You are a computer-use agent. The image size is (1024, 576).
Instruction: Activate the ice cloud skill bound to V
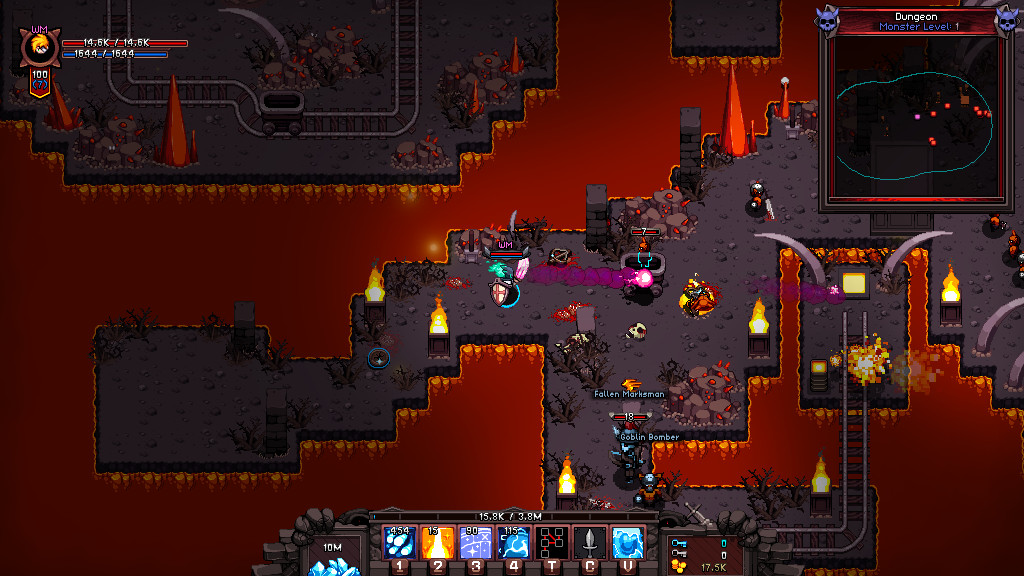click(x=628, y=543)
